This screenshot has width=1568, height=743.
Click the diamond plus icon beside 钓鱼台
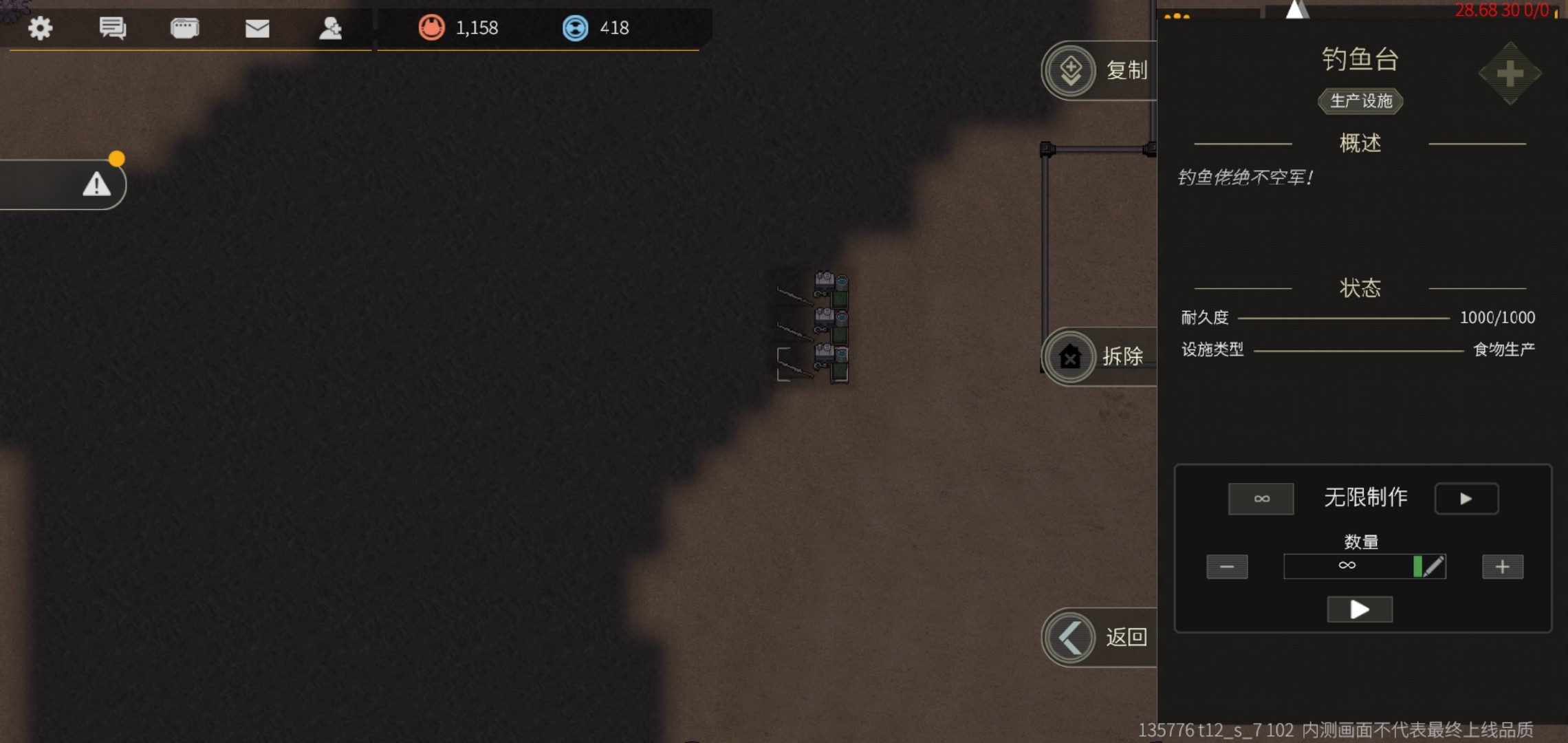tap(1510, 74)
